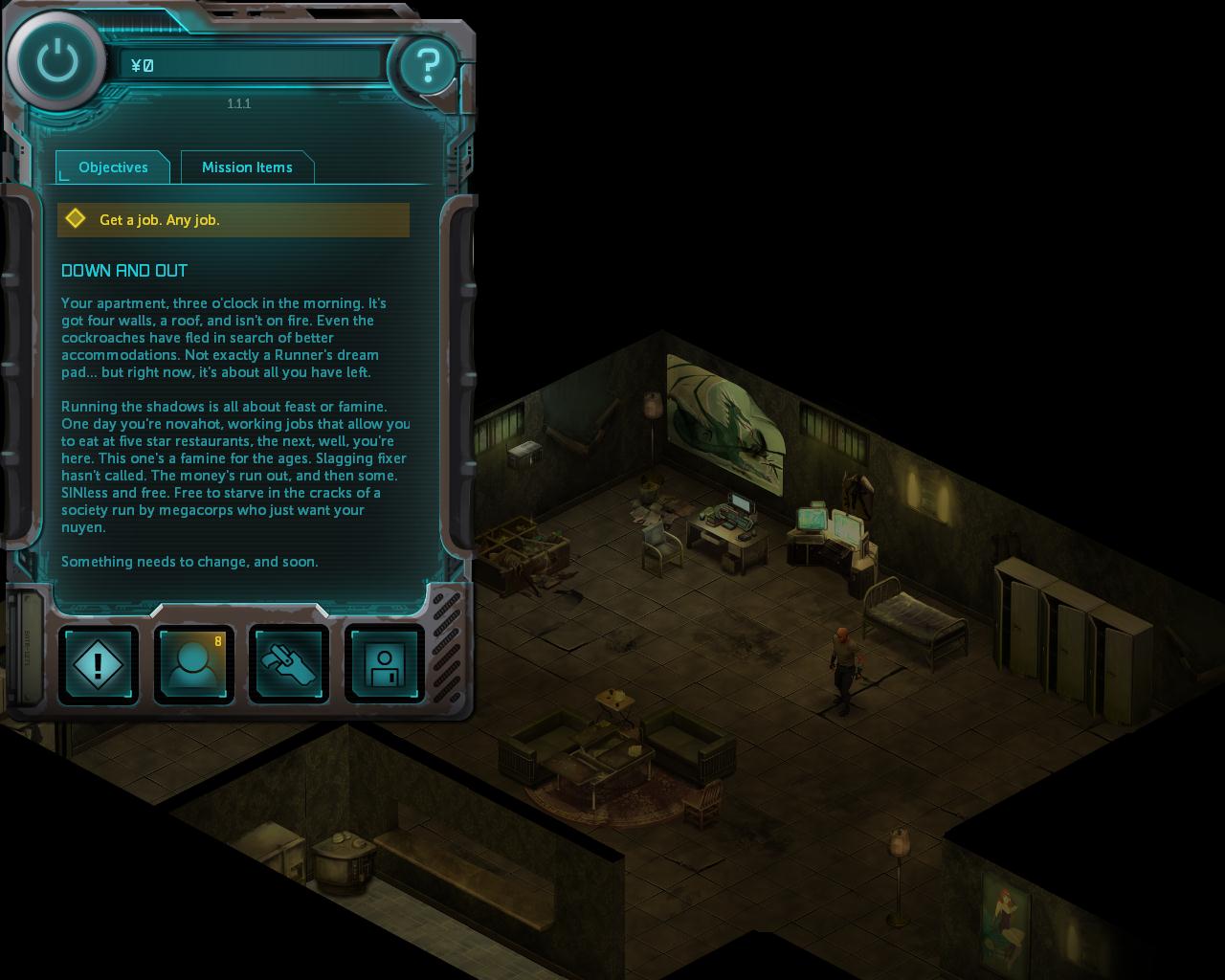The height and width of the screenshot is (980, 1225).
Task: Open the Mission Items tab
Action: pyautogui.click(x=247, y=167)
